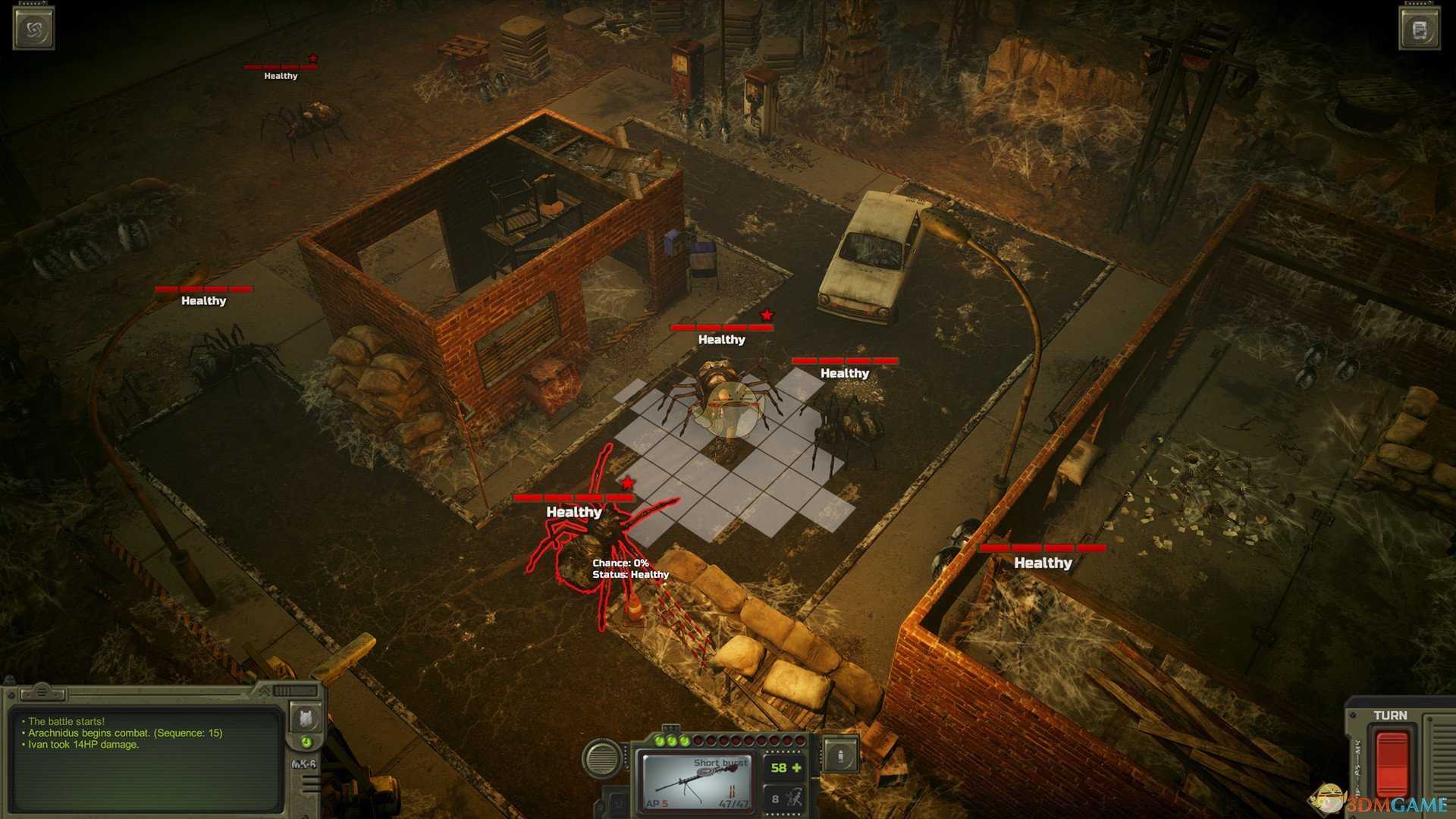Click the combat log panel top handle tab
1456x819 pixels.
pyautogui.click(x=42, y=692)
